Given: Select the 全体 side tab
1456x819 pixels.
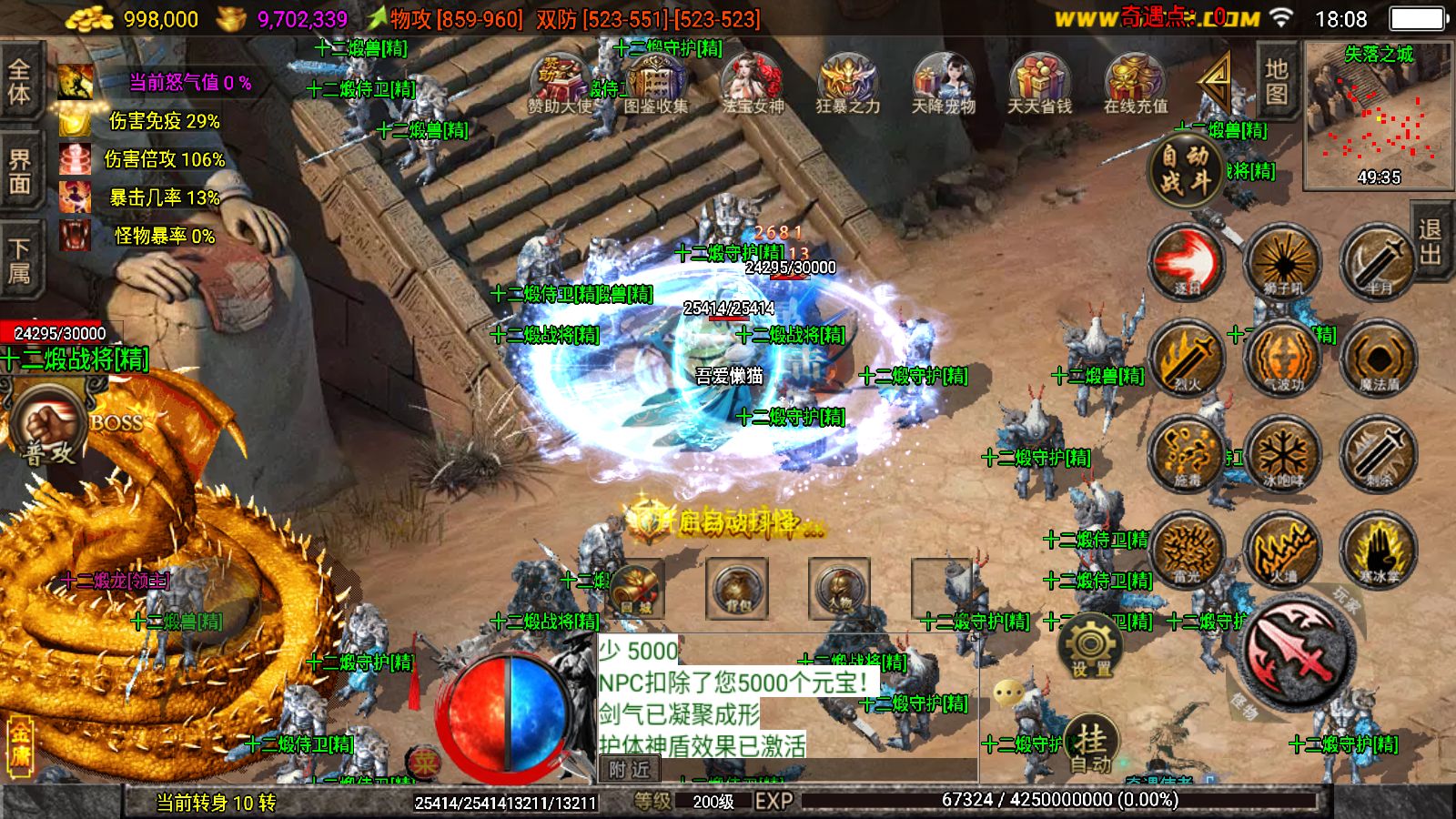Looking at the screenshot, I should click(20, 82).
